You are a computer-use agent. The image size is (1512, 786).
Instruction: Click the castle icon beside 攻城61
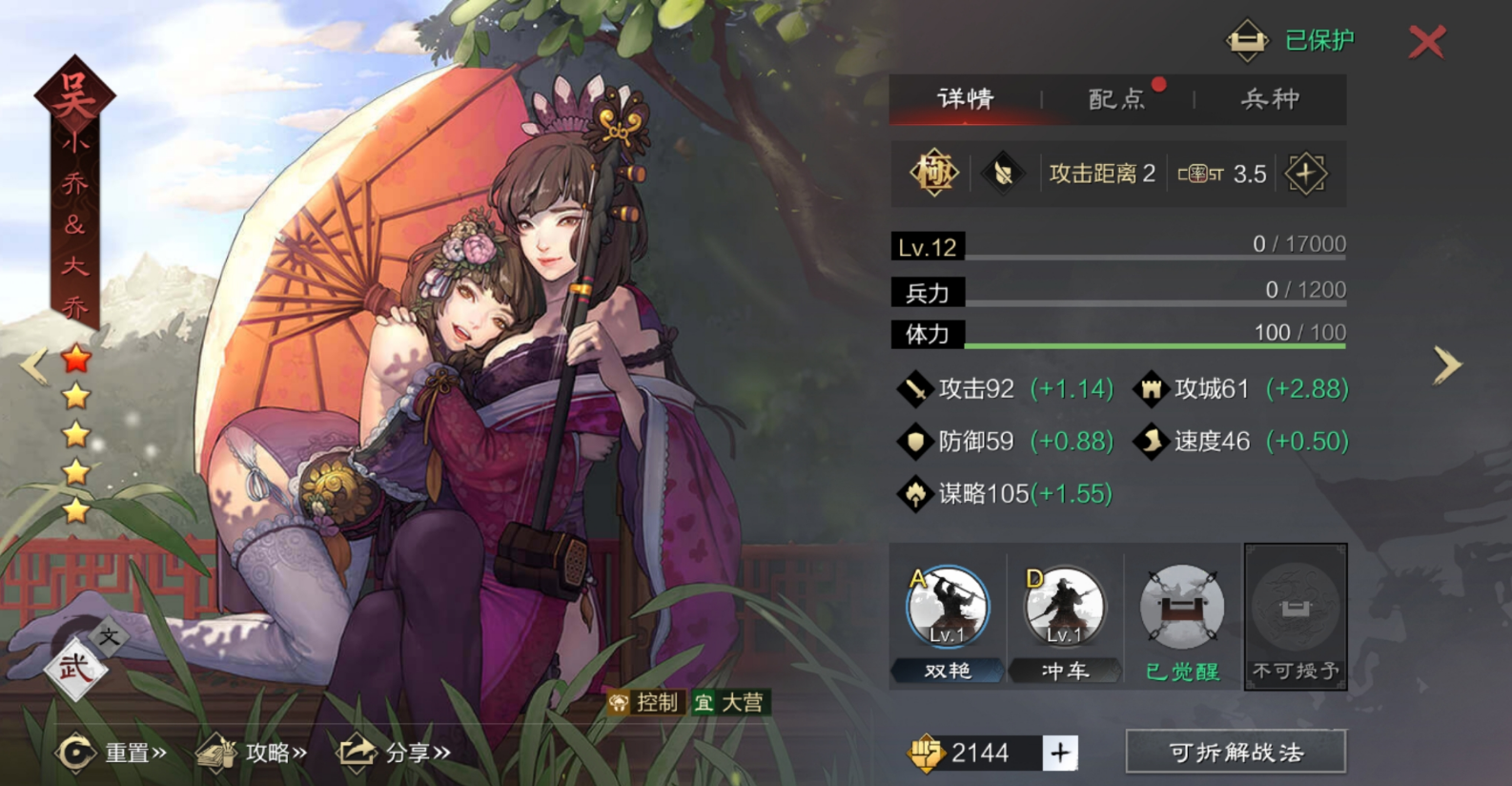[1153, 389]
